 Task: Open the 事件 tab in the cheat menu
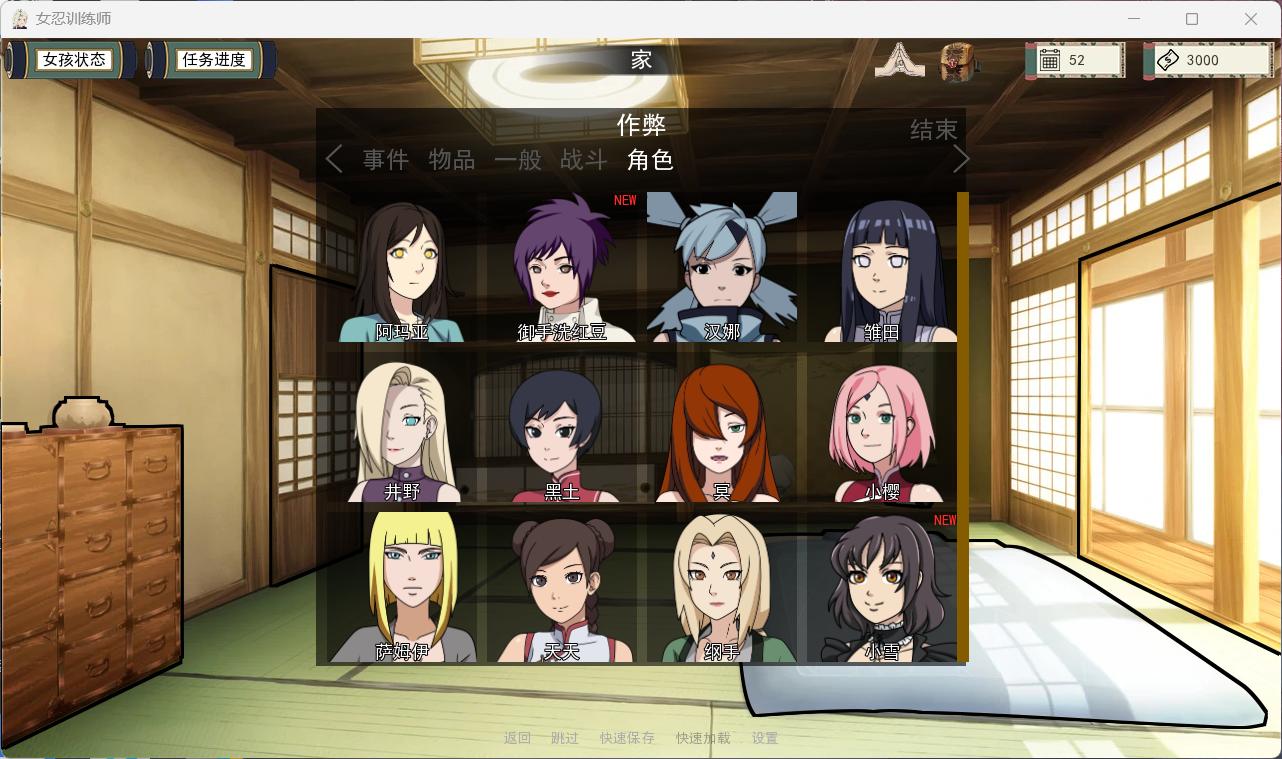[385, 160]
